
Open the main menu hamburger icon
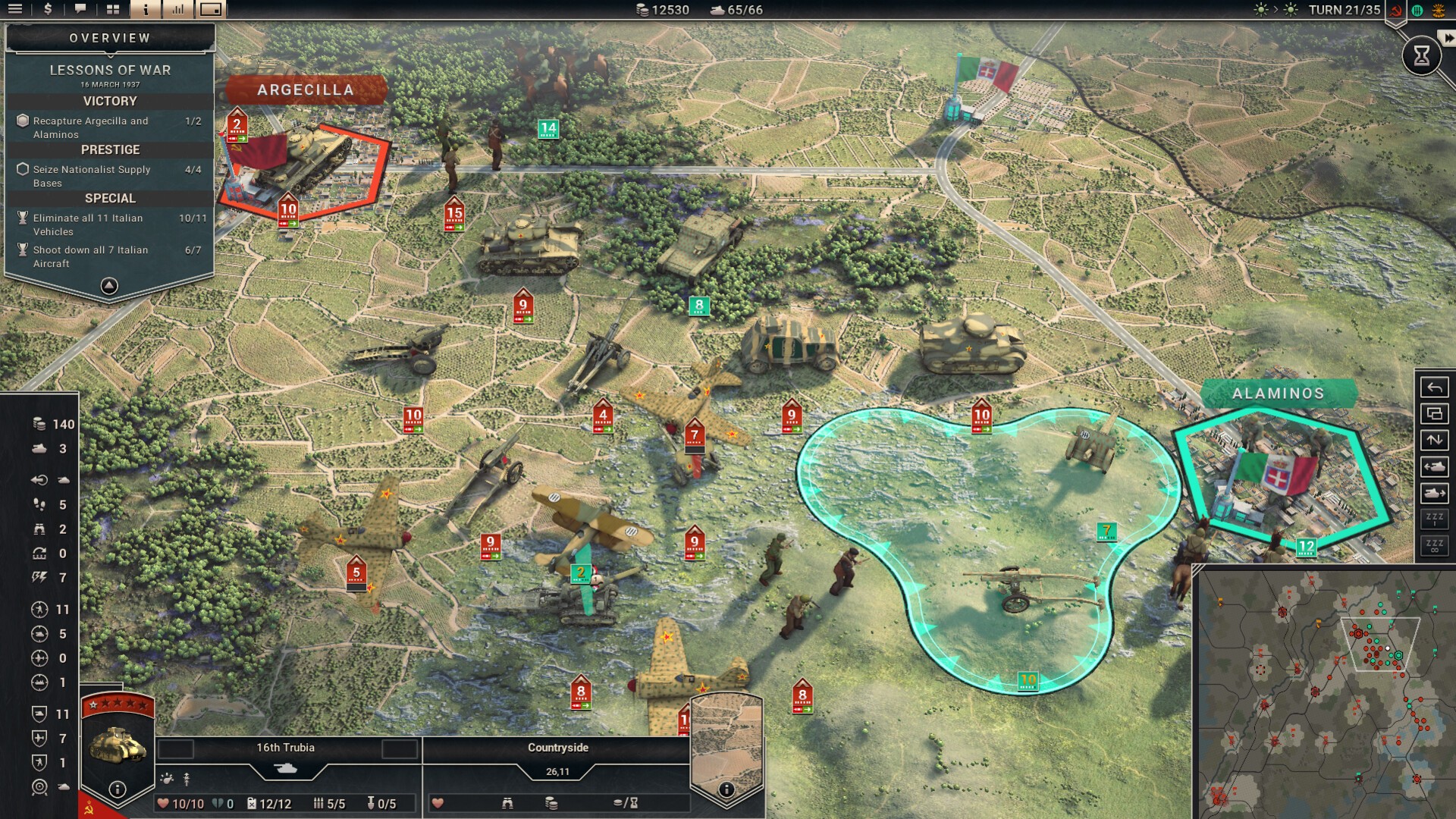pyautogui.click(x=15, y=10)
